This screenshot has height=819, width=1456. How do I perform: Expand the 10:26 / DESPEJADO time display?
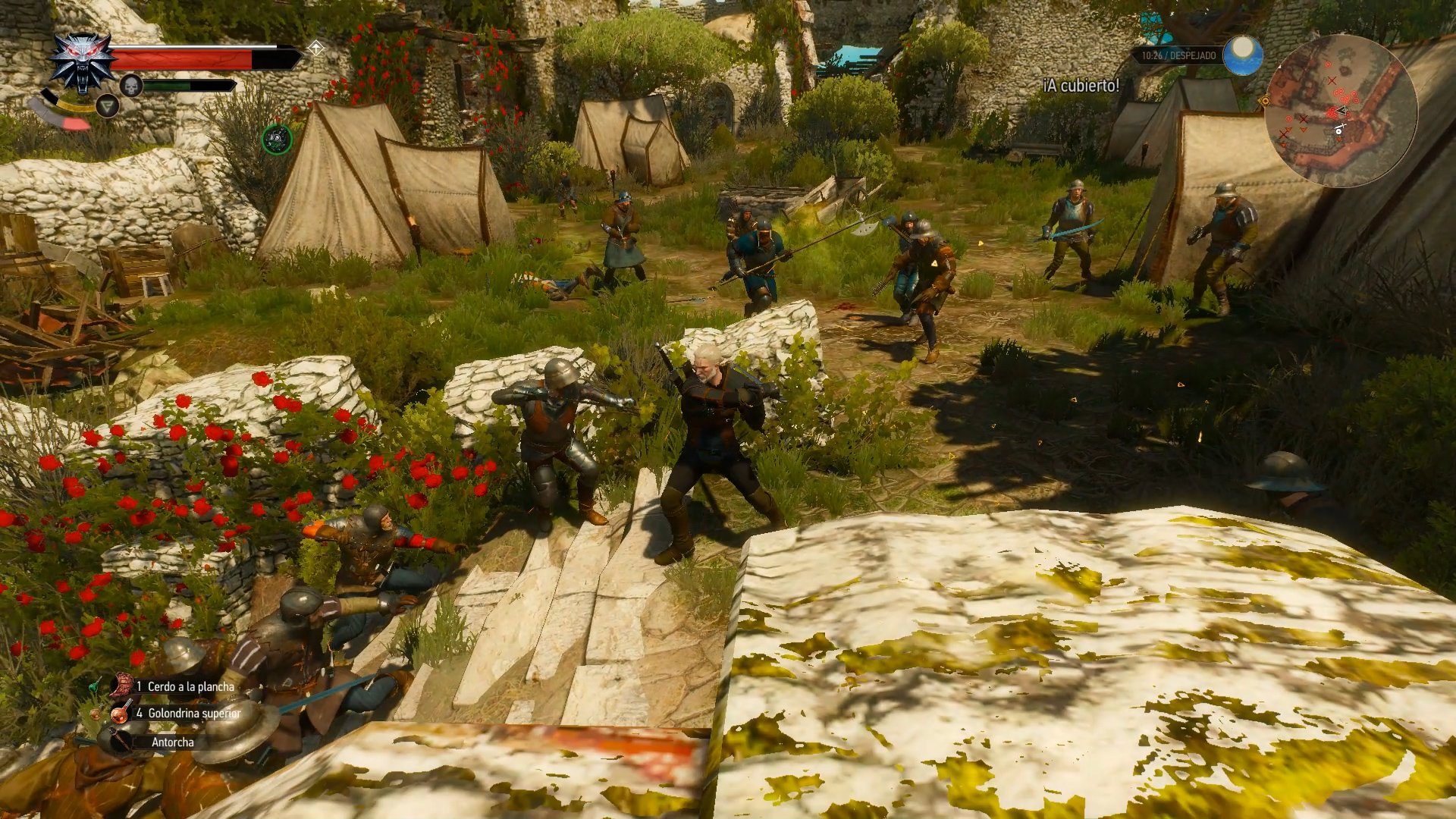coord(1180,55)
